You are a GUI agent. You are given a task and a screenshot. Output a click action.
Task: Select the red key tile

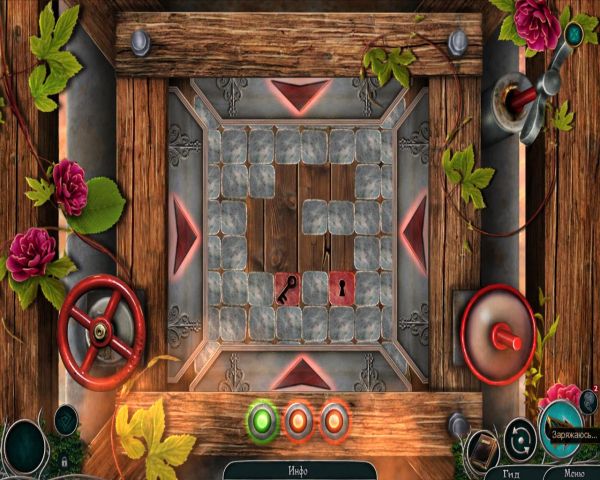(287, 289)
